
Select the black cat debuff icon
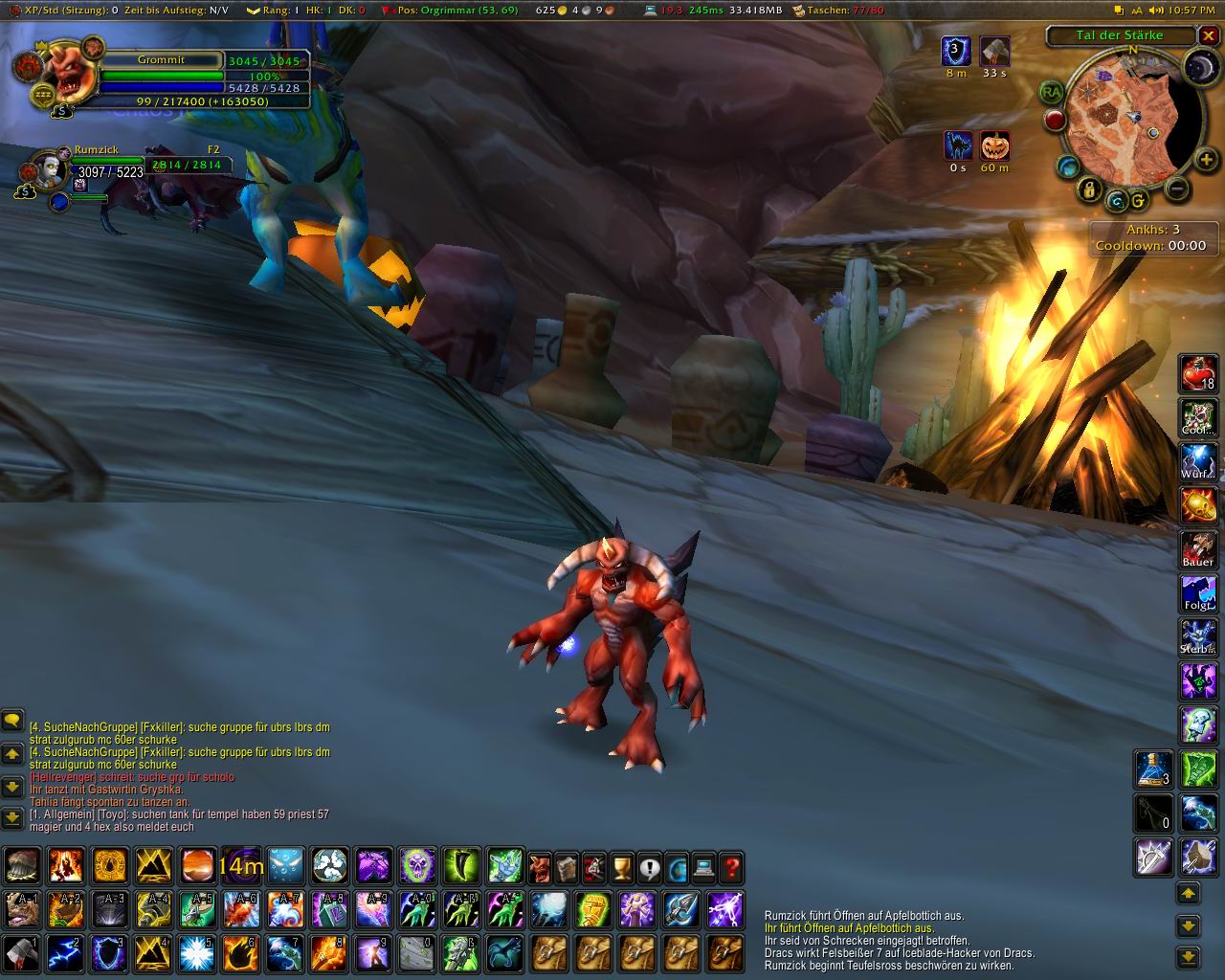pos(957,145)
